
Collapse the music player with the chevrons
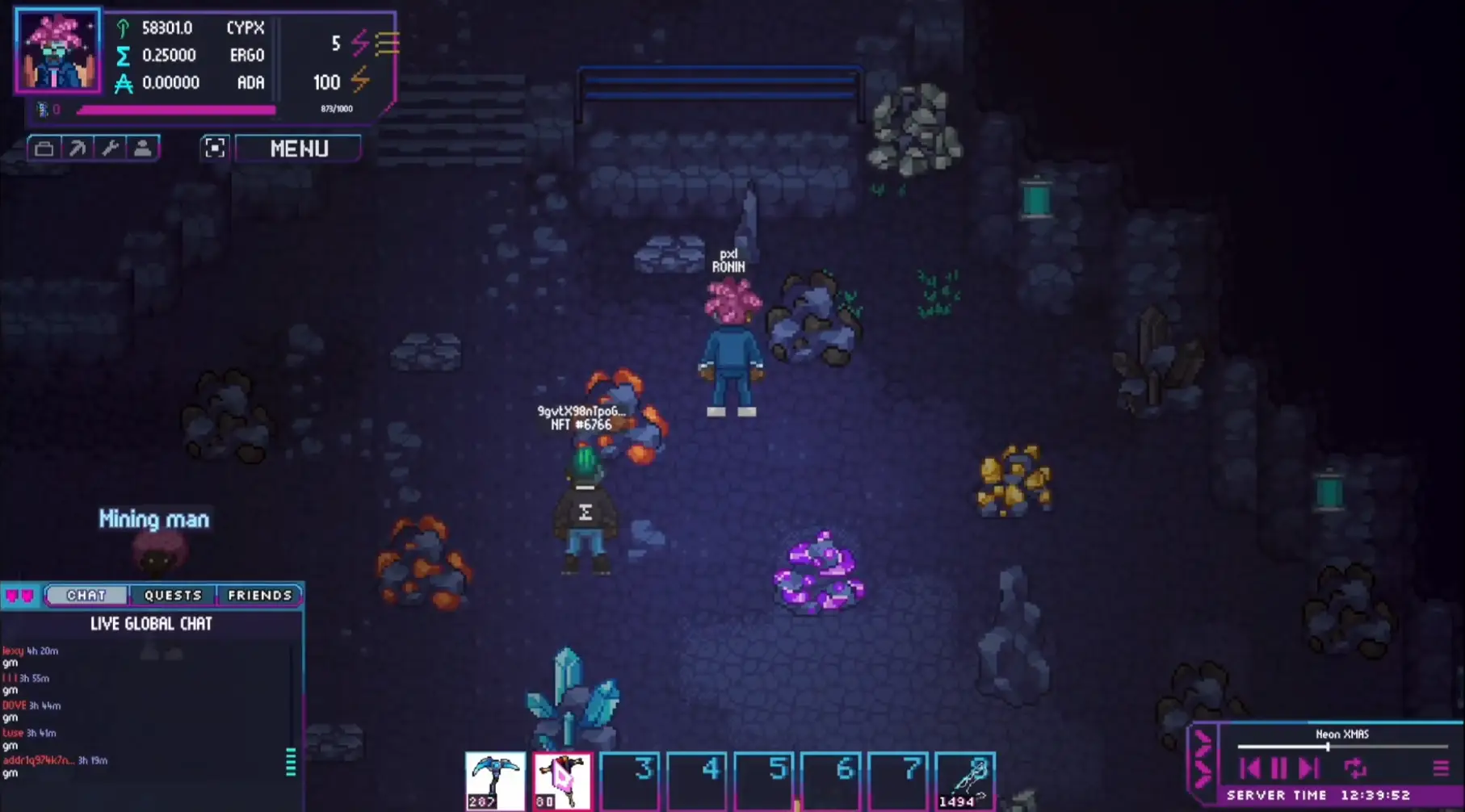pyautogui.click(x=1203, y=763)
